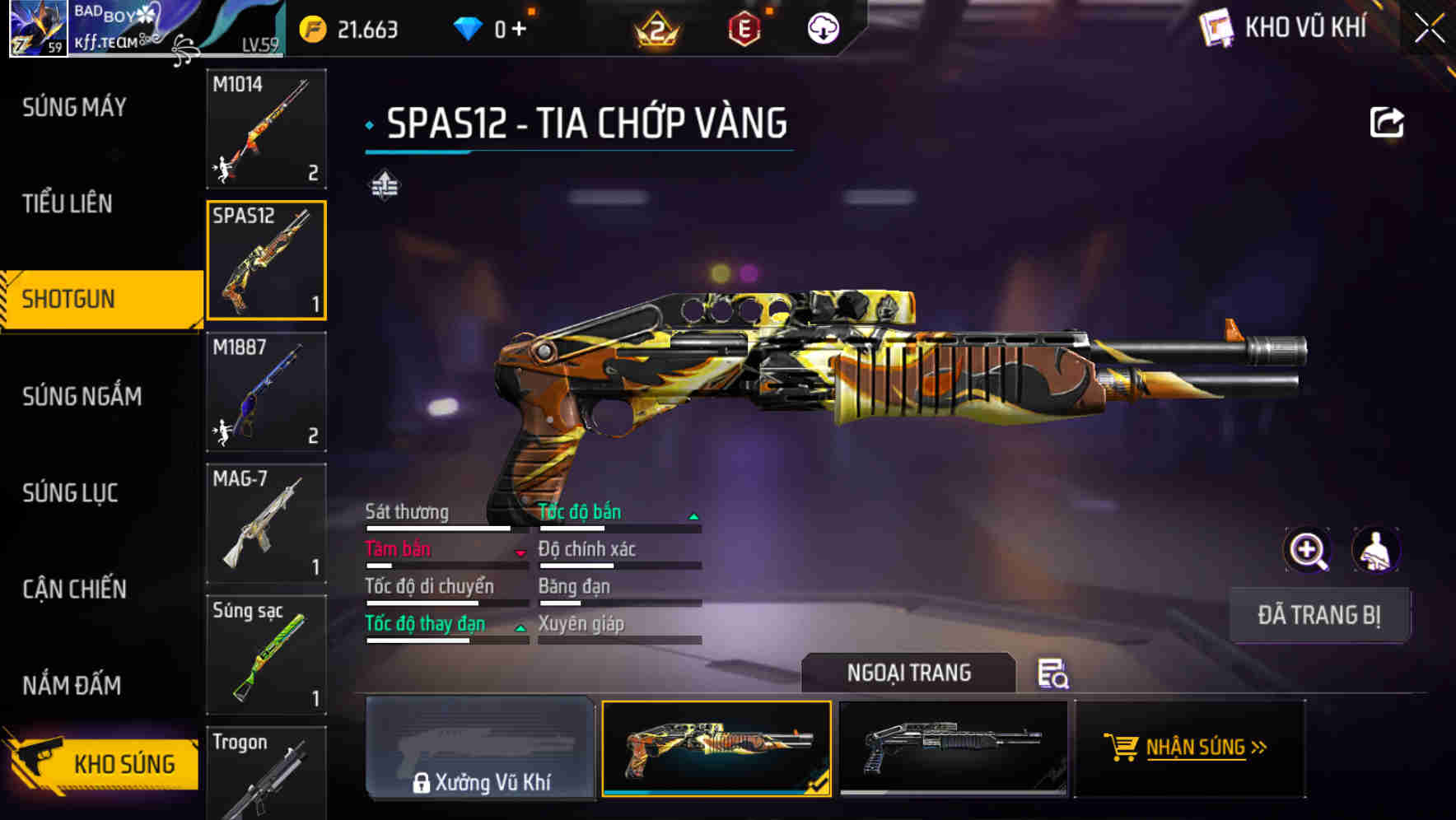
Task: Pick the MAG-7 shotgun tile
Action: [x=266, y=524]
